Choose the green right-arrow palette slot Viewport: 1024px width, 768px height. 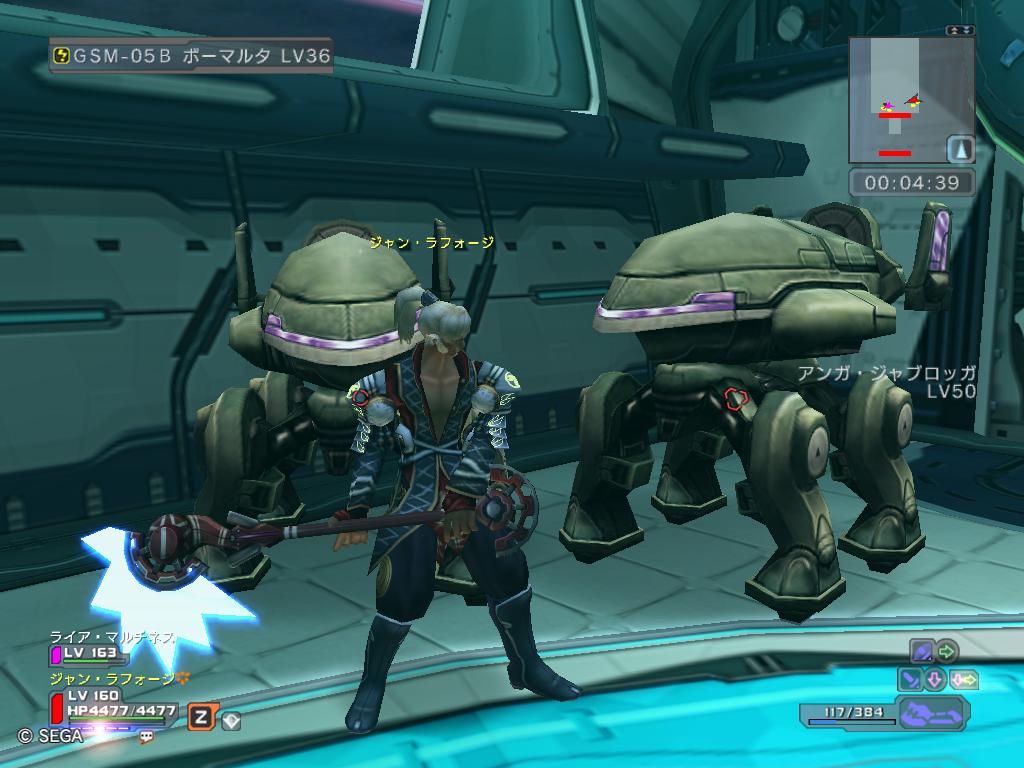pyautogui.click(x=947, y=652)
